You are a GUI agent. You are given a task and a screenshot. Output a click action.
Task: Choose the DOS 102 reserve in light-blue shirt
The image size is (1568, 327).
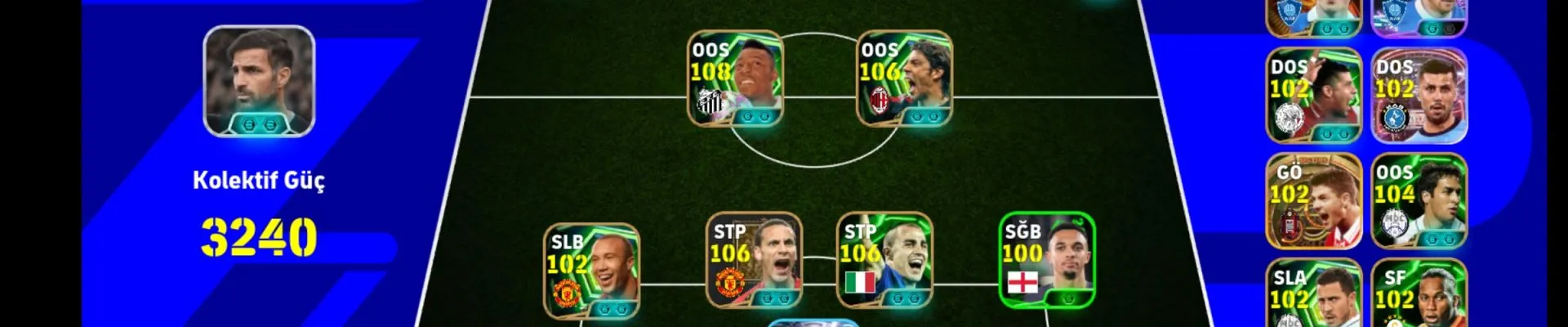(1419, 96)
